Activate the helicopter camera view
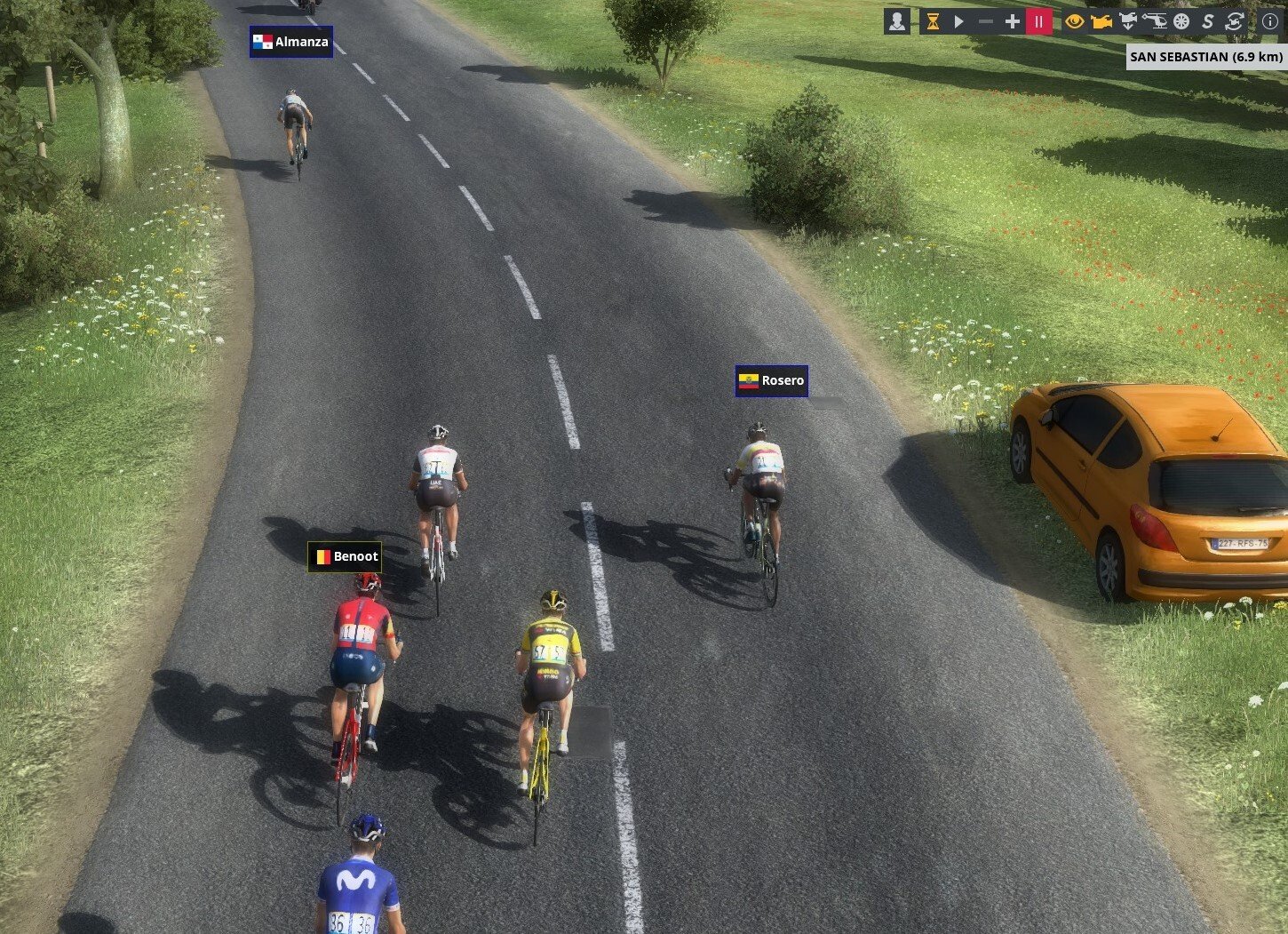This screenshot has width=1288, height=934. click(1155, 21)
